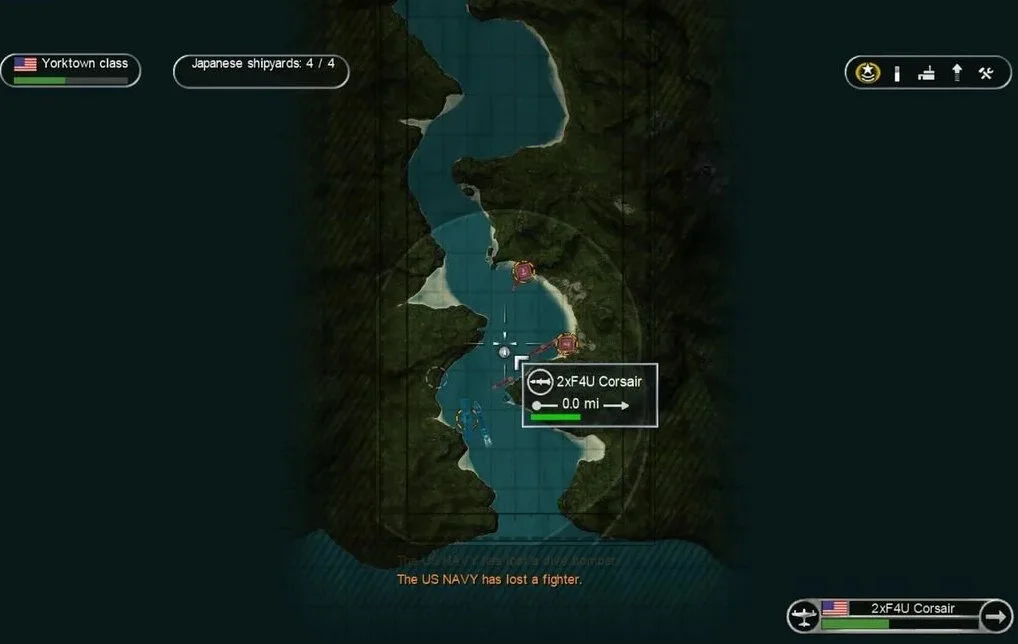
Task: Open the ship silhouette toolbar icon
Action: [x=927, y=73]
